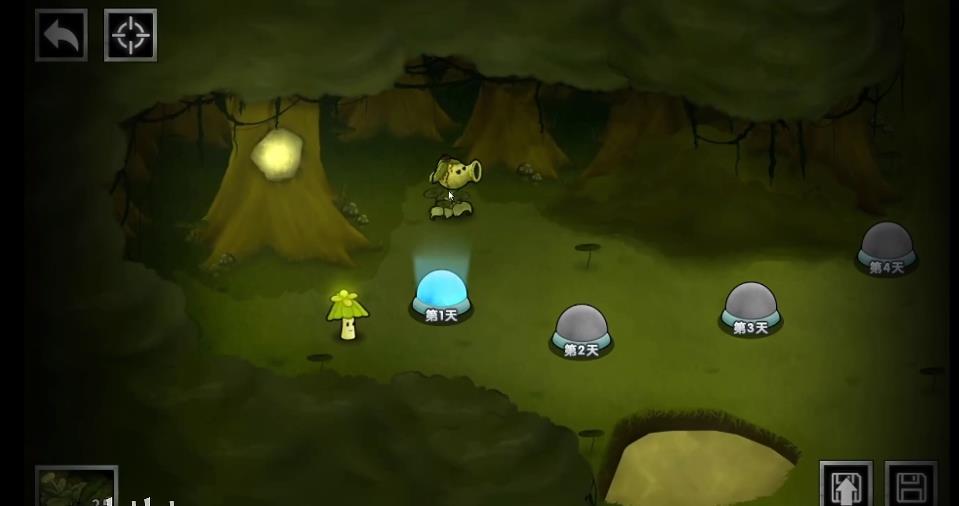Select the 第3天 level node
959x506 pixels.
(750, 307)
